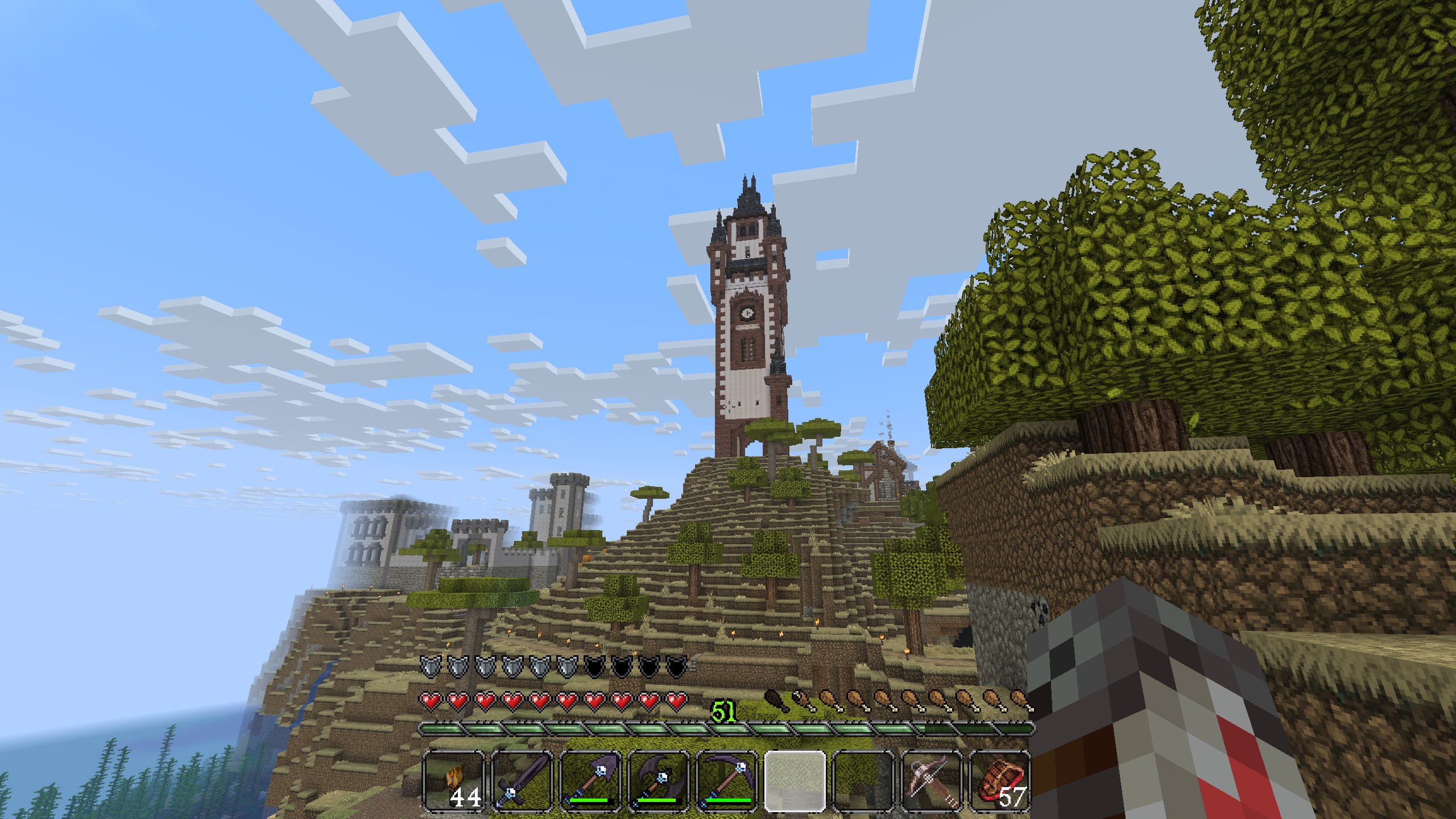Select the pickaxe in the hotbar
The image size is (1456, 819).
(727, 780)
